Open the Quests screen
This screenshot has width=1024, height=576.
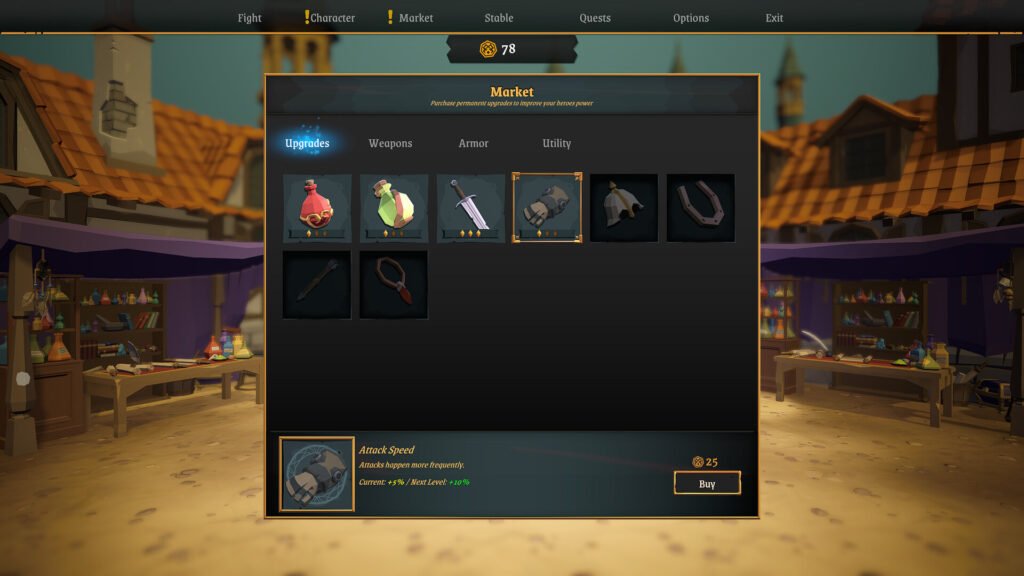point(595,18)
